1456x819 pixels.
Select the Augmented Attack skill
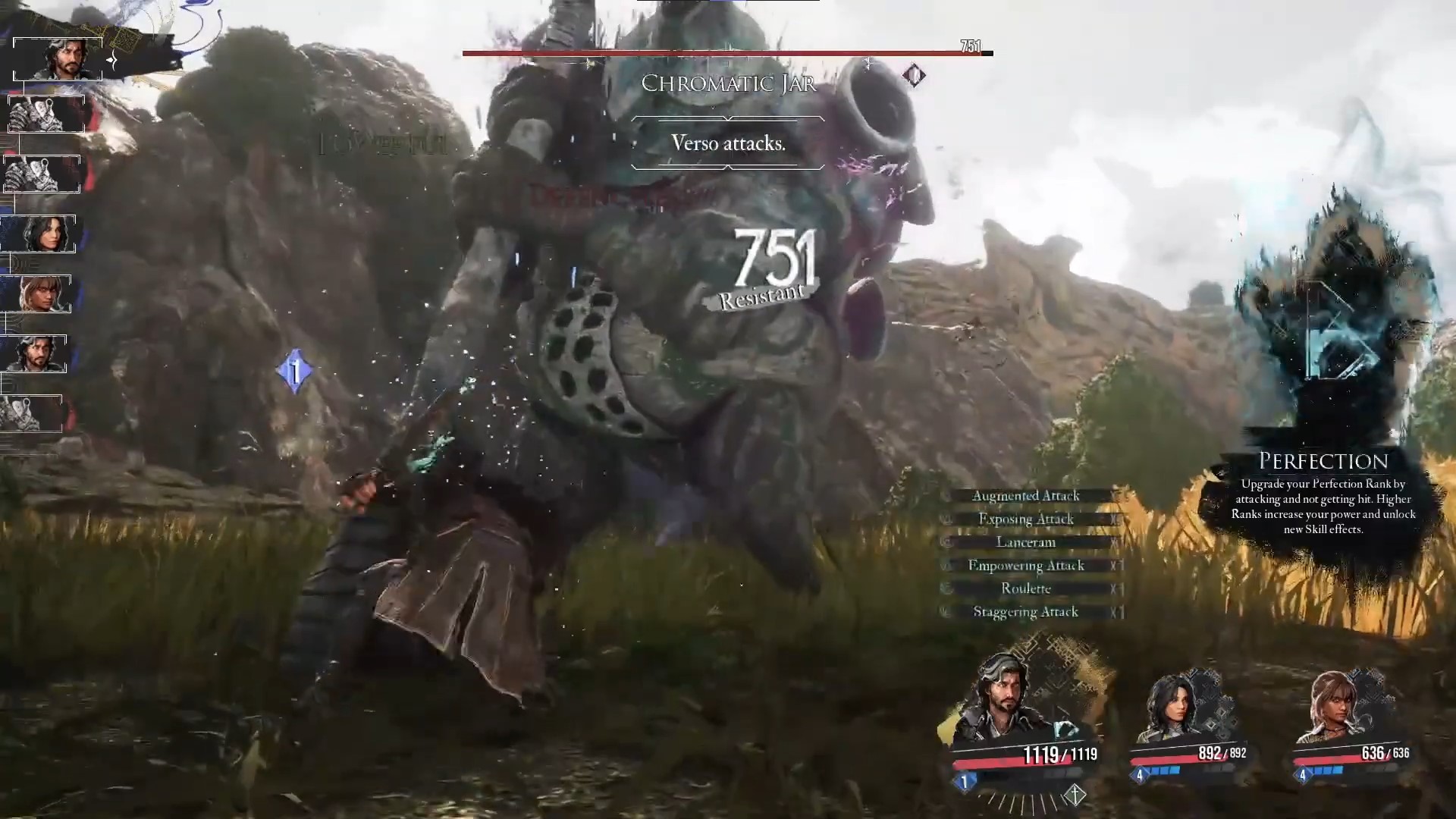coord(1026,496)
